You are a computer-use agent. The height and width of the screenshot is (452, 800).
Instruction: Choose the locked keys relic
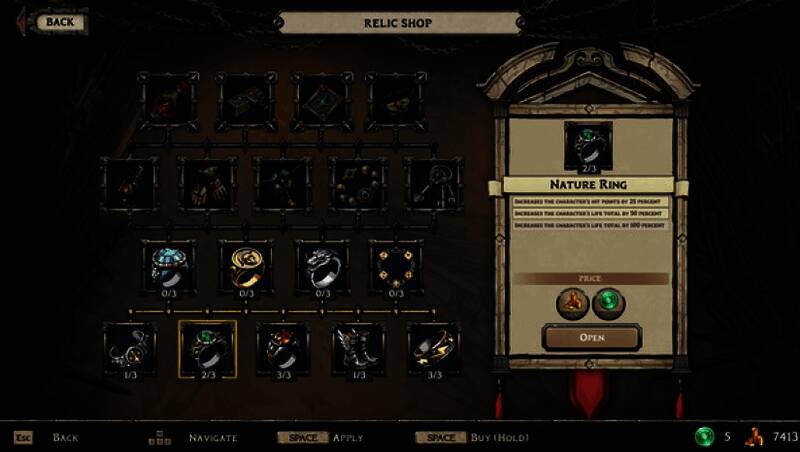(434, 184)
